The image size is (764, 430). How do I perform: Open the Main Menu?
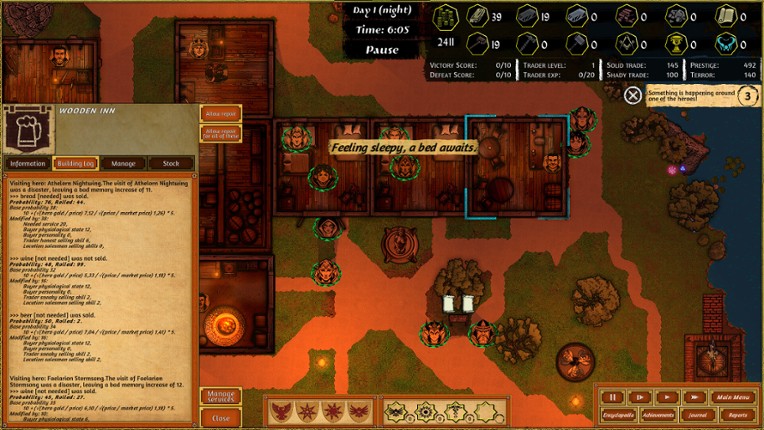[732, 397]
